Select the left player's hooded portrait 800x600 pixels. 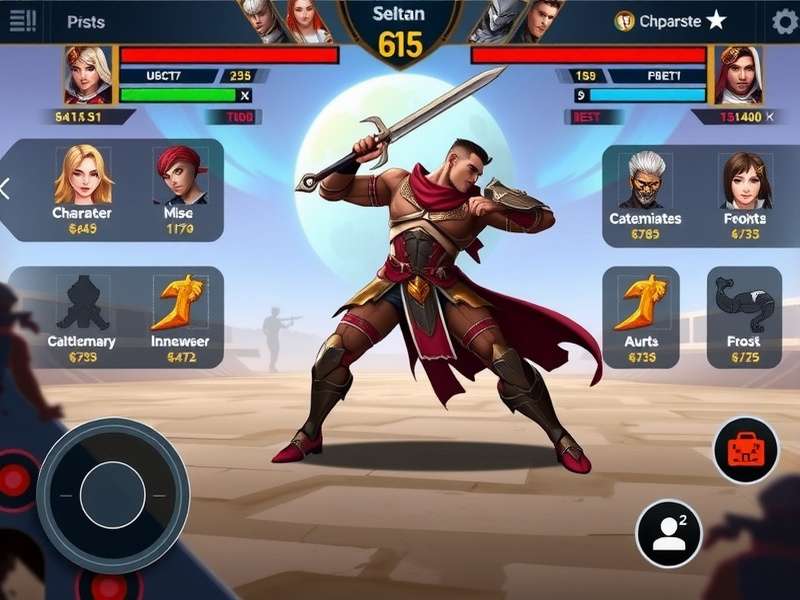click(88, 75)
